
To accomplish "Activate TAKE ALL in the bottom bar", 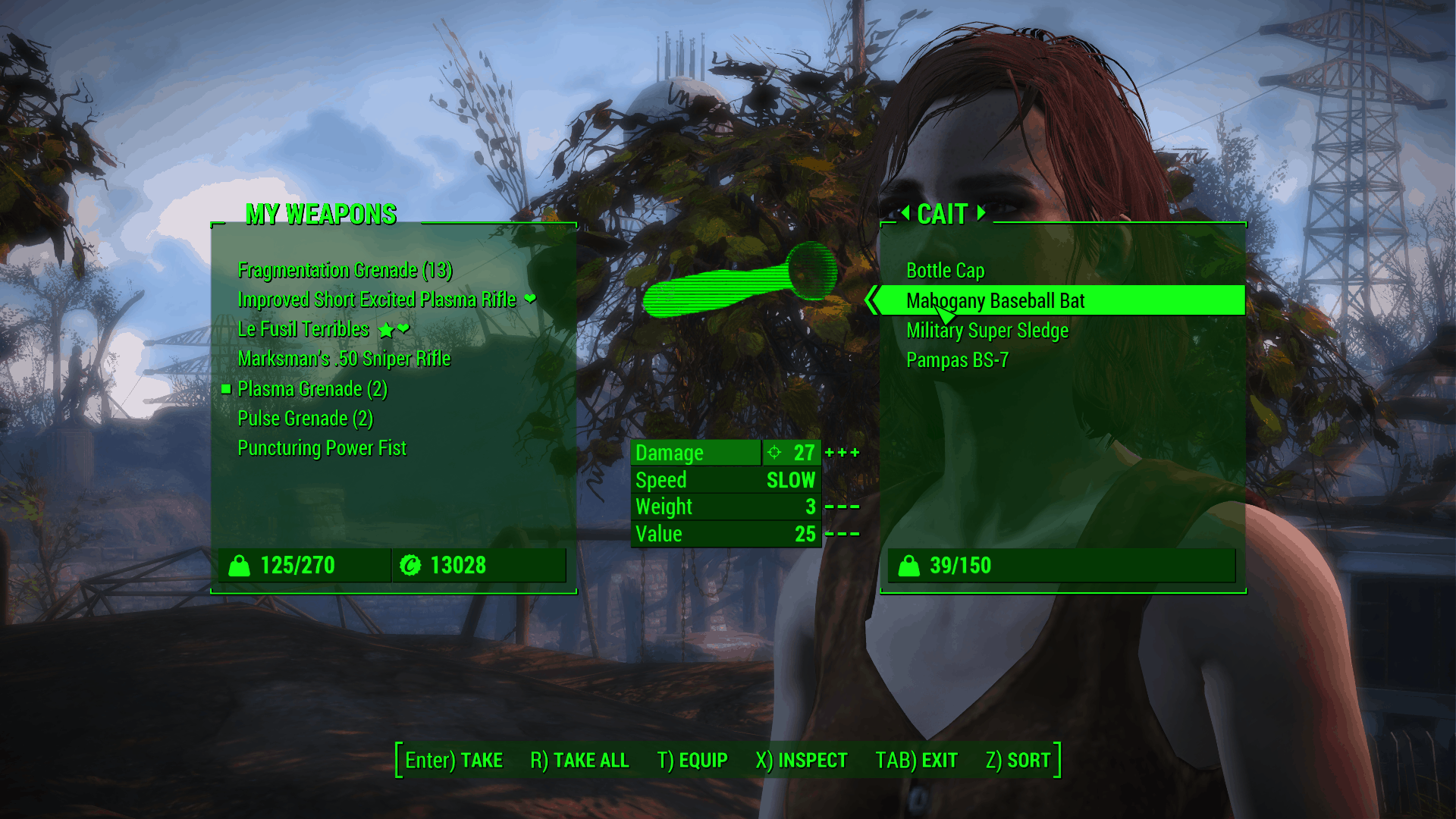I will tap(579, 760).
